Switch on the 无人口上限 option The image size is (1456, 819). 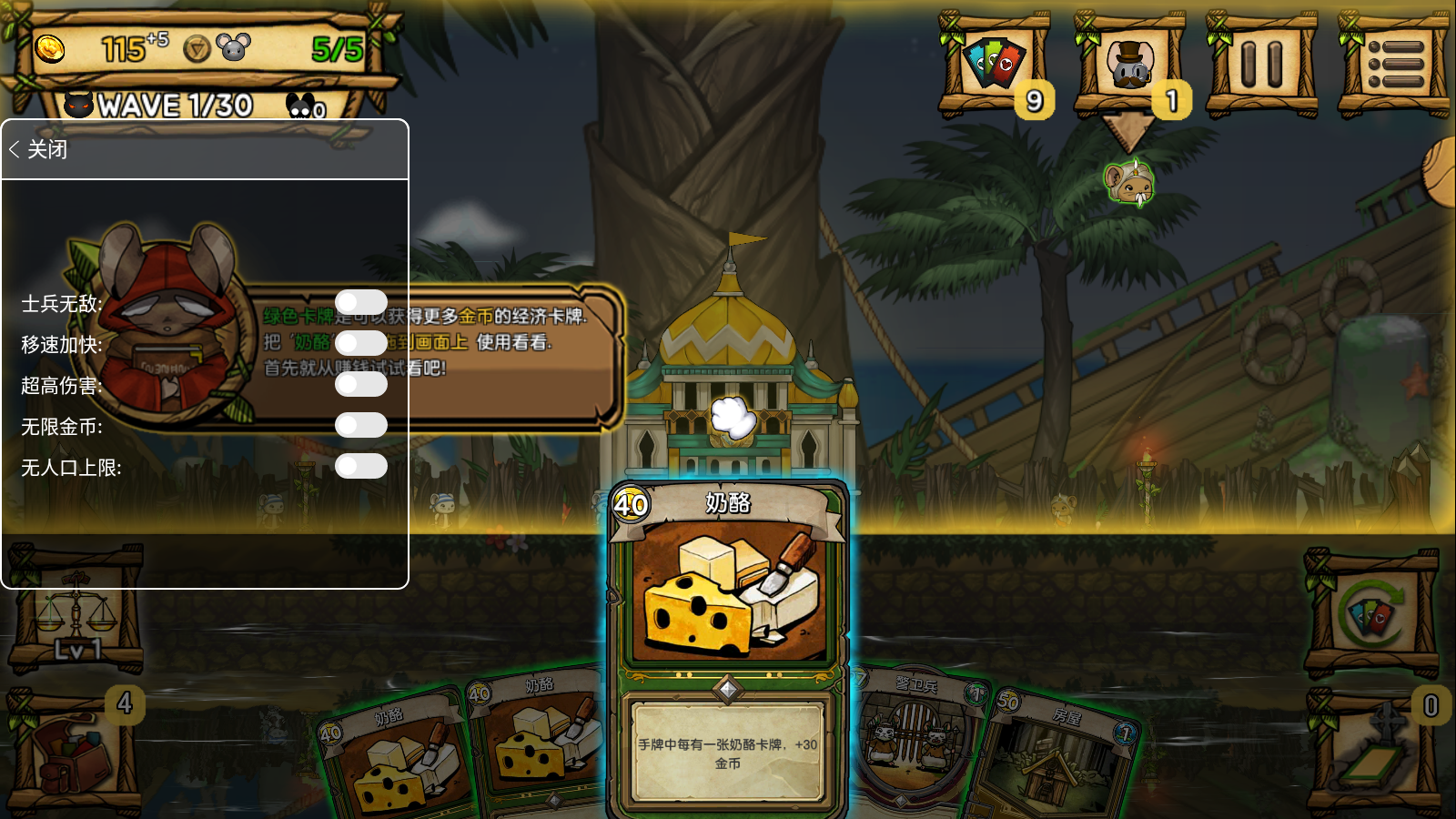361,467
